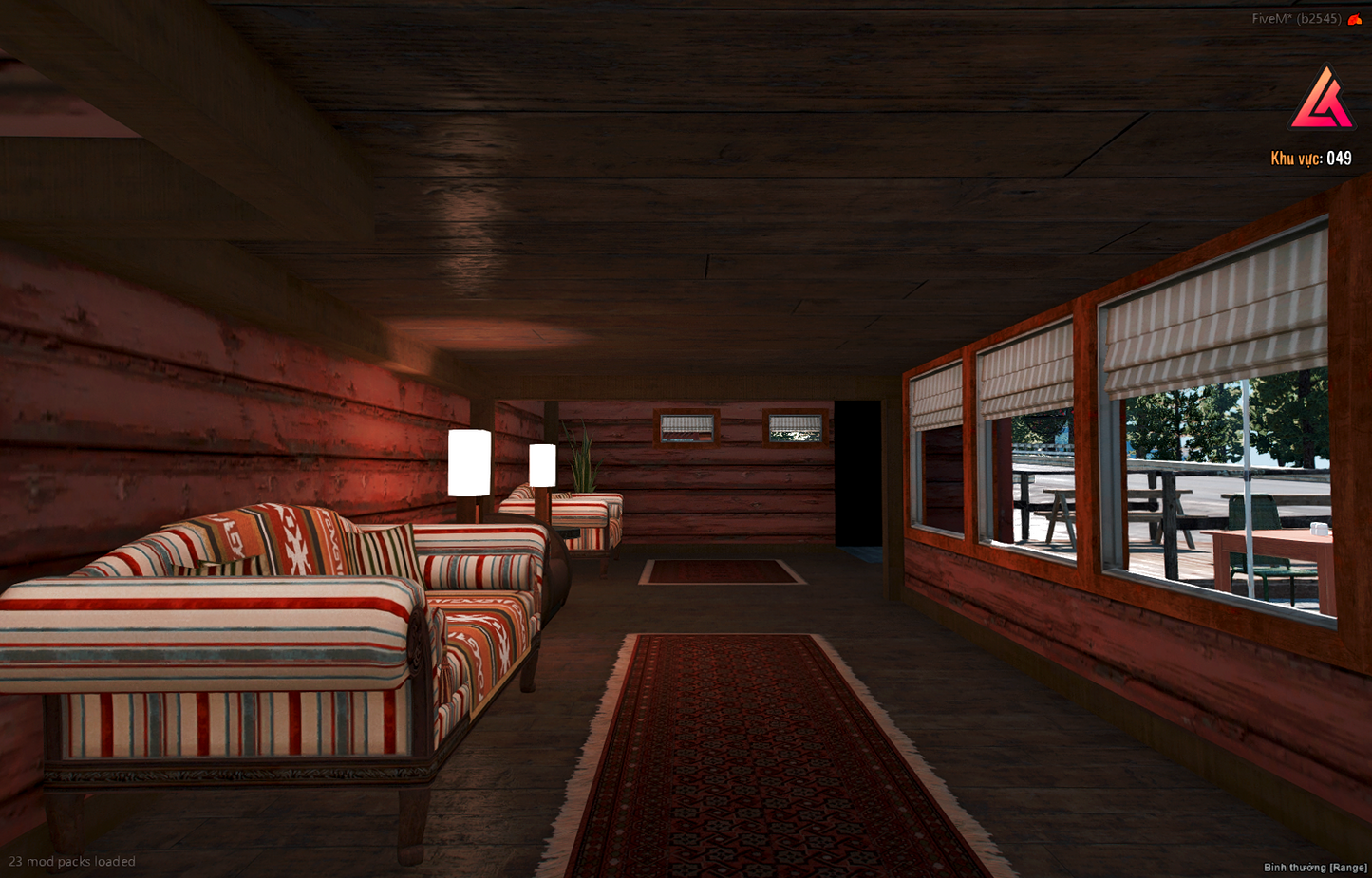Select the 23 mod packs loaded text

tap(71, 861)
